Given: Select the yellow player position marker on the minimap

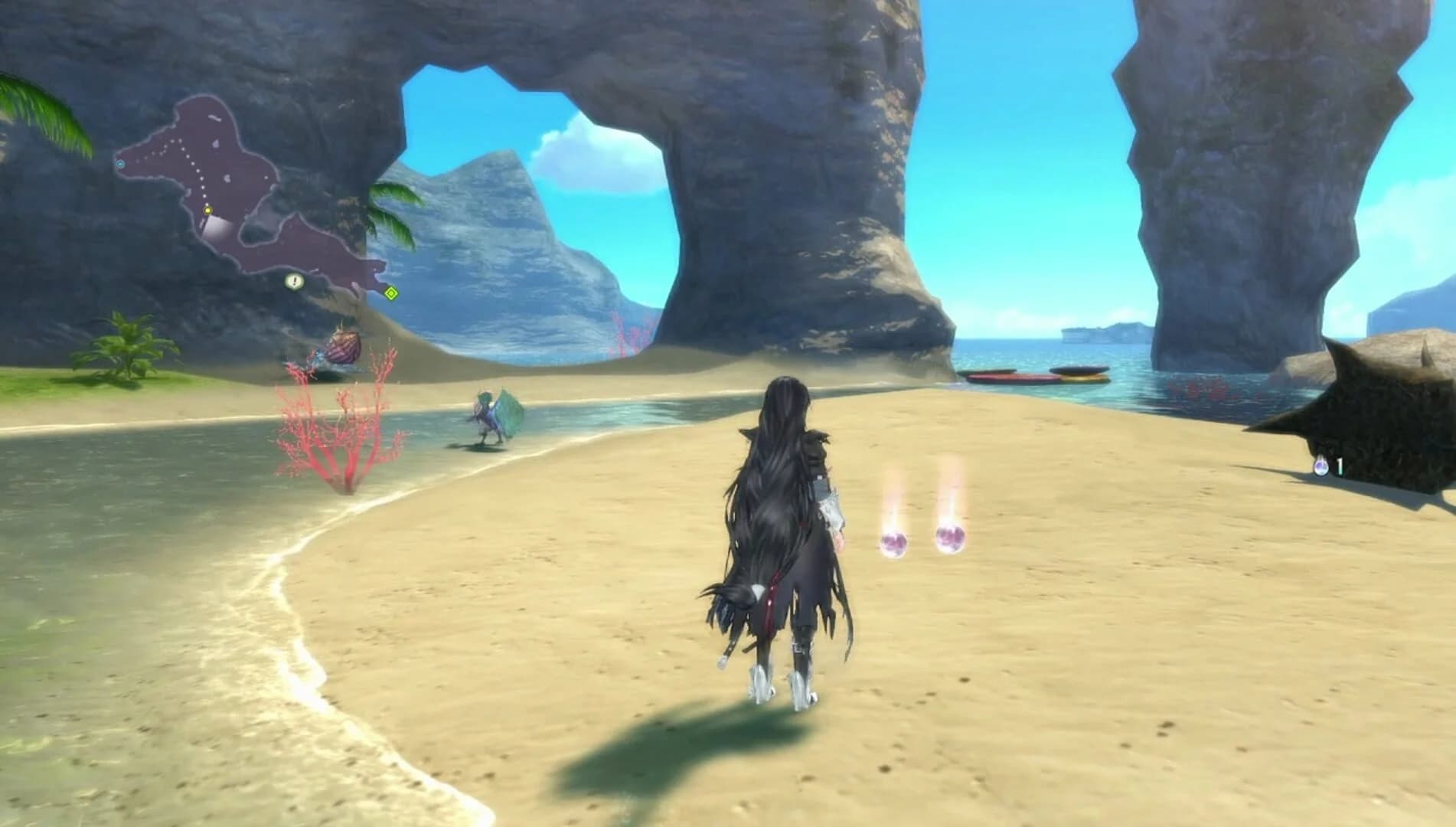Looking at the screenshot, I should pyautogui.click(x=208, y=211).
